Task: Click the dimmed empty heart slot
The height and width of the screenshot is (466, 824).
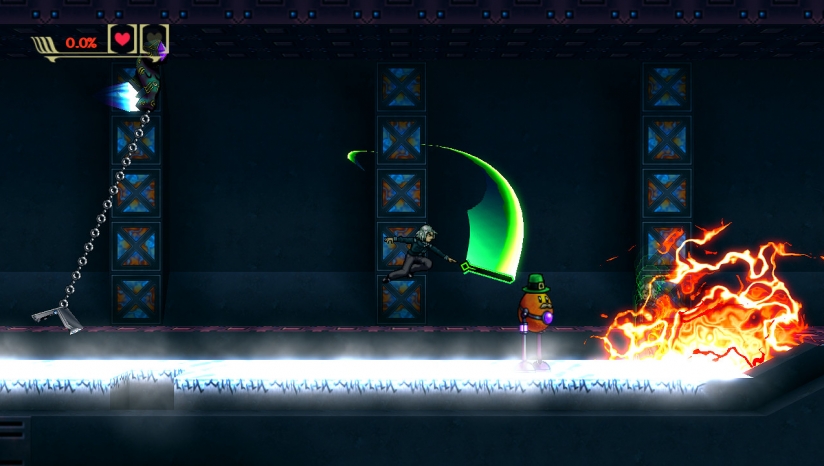Action: 153,40
